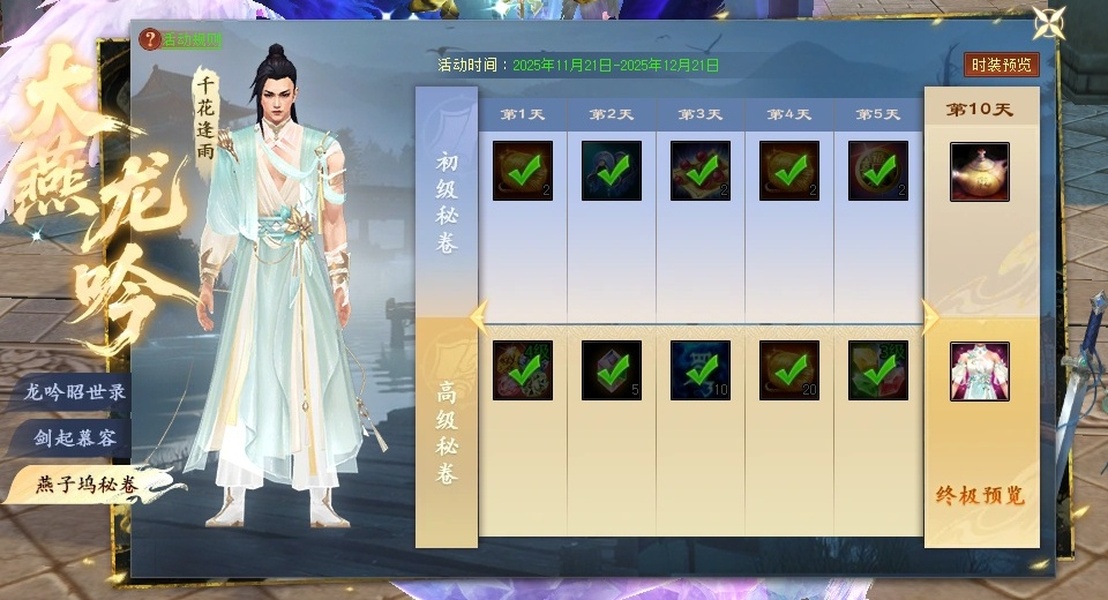Select 第5天 初级秘卷 reward icon
This screenshot has height=600, width=1108.
tap(878, 171)
